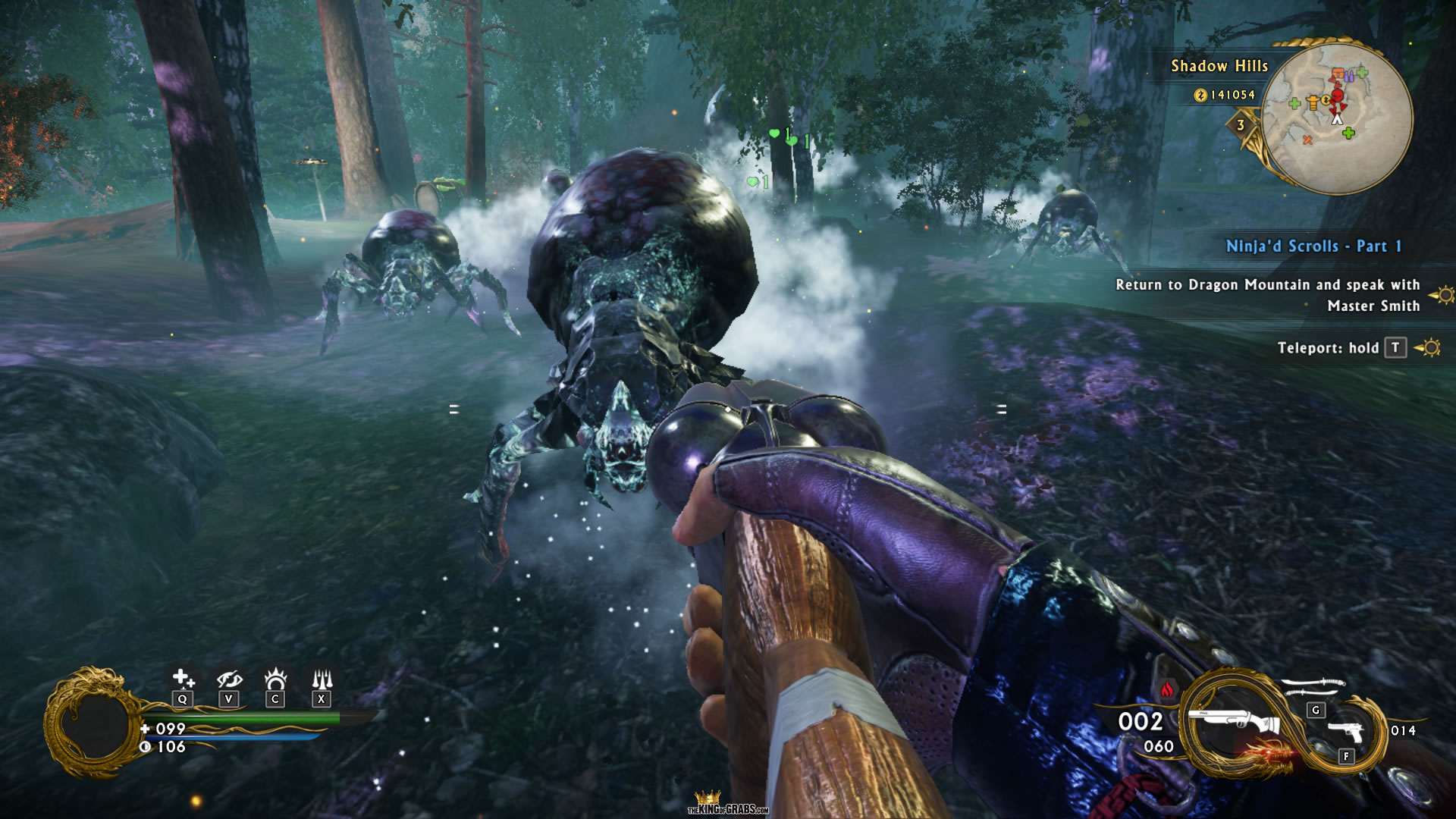The image size is (1456, 819).
Task: Select the Ninja'd Scrolls quest title
Action: pos(1313,246)
